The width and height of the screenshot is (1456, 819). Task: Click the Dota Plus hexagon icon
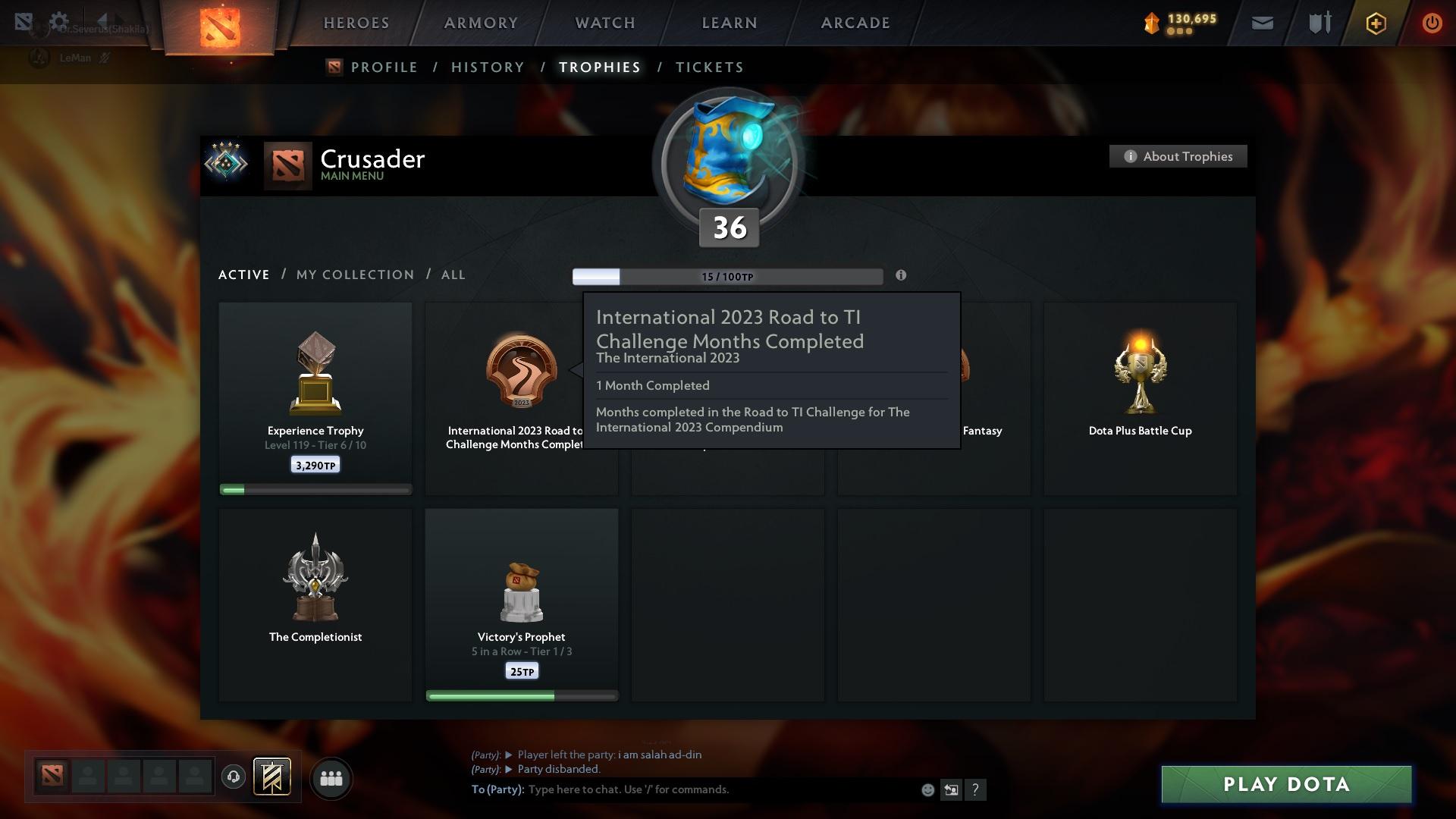pos(1376,24)
